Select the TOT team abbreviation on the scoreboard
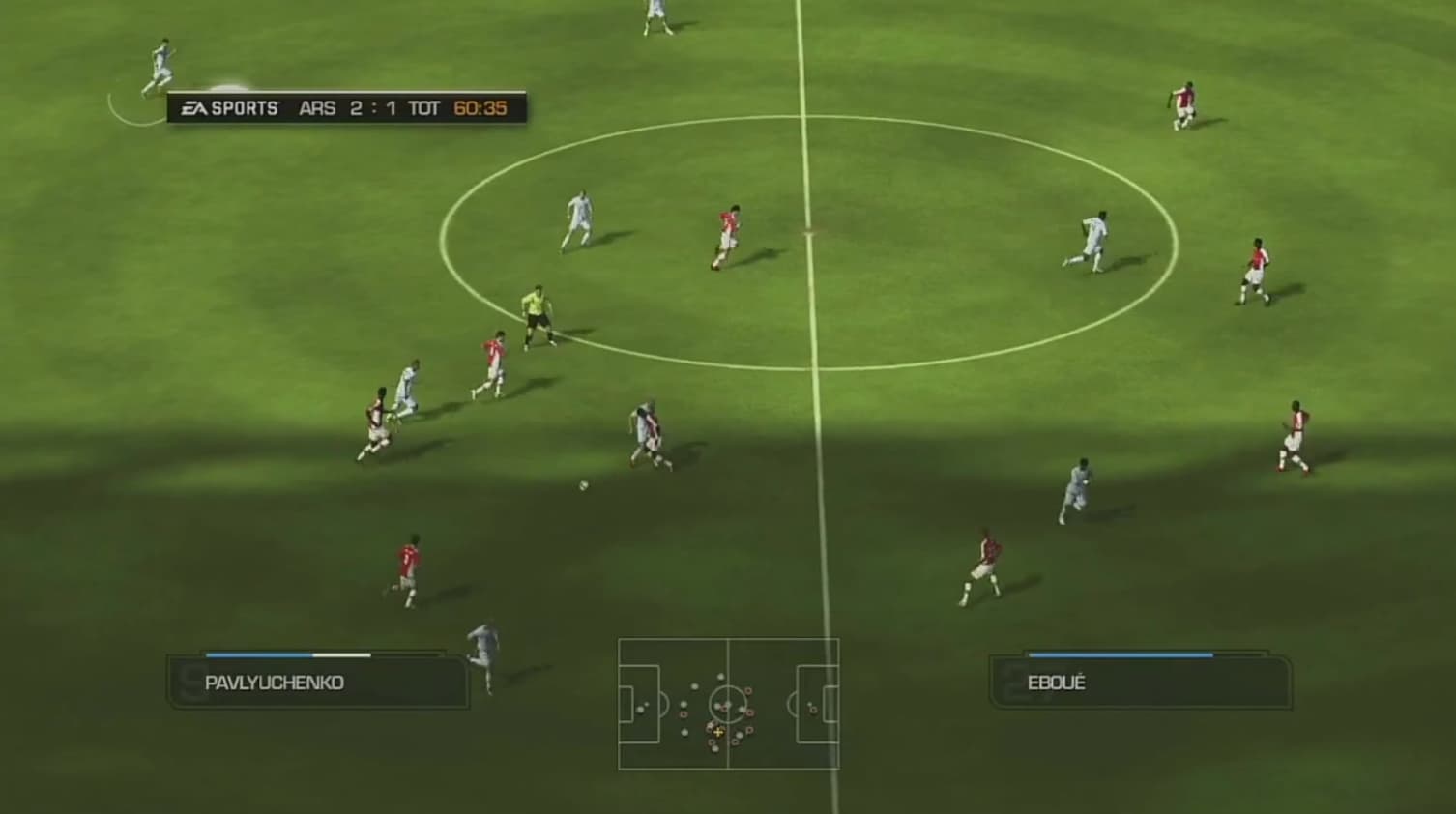Viewport: 1456px width, 814px height. pos(425,109)
